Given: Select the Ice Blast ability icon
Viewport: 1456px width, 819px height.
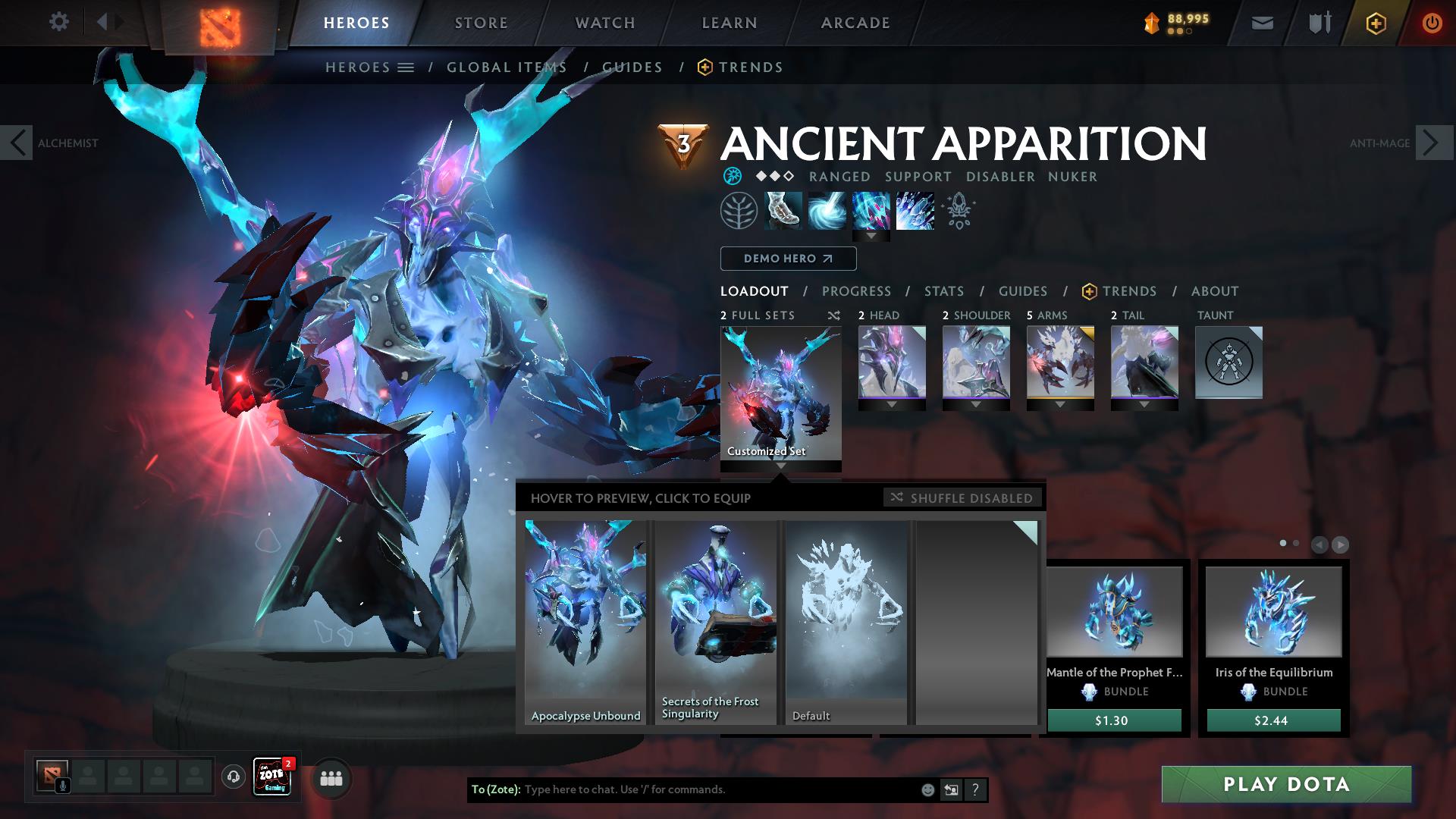Looking at the screenshot, I should tap(914, 211).
